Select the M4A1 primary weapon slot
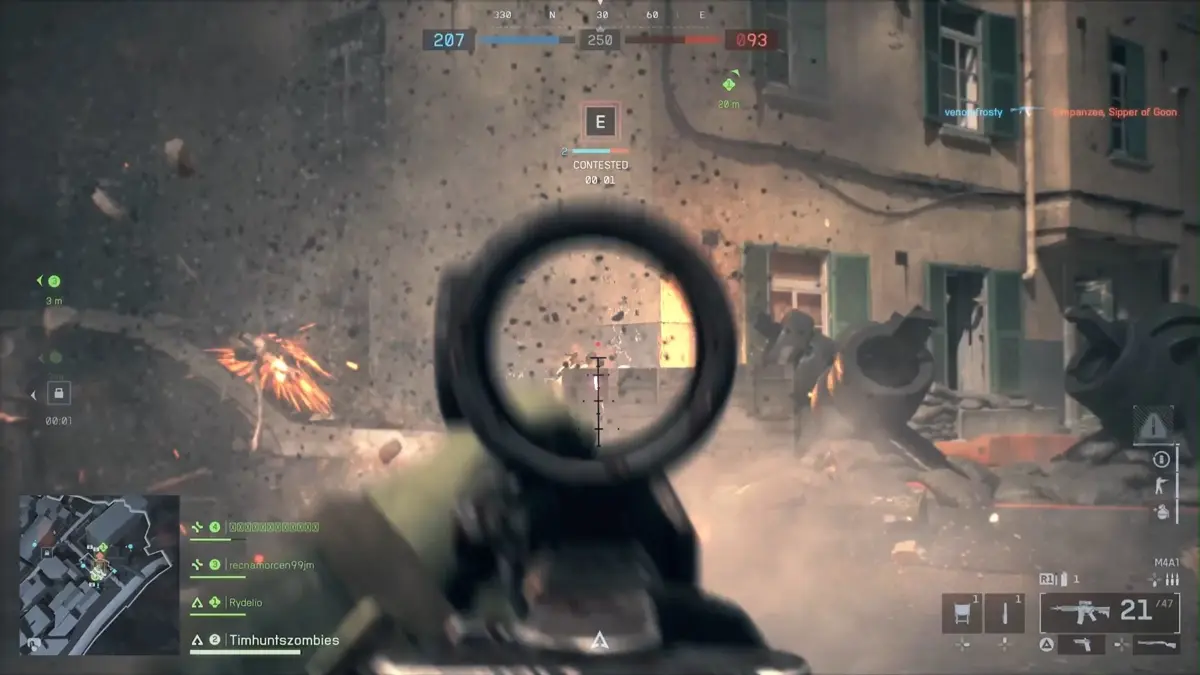Viewport: 1200px width, 675px height. 1109,612
